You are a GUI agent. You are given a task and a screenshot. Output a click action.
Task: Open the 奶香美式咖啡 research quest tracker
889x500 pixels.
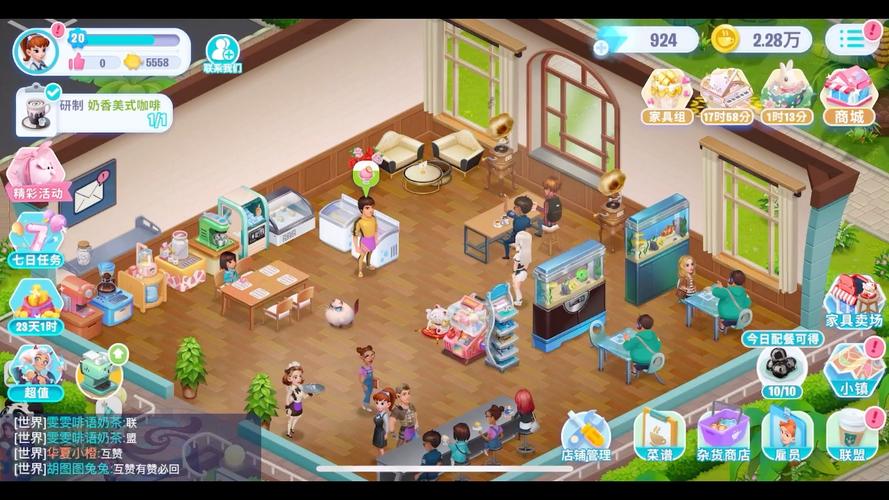pyautogui.click(x=95, y=112)
